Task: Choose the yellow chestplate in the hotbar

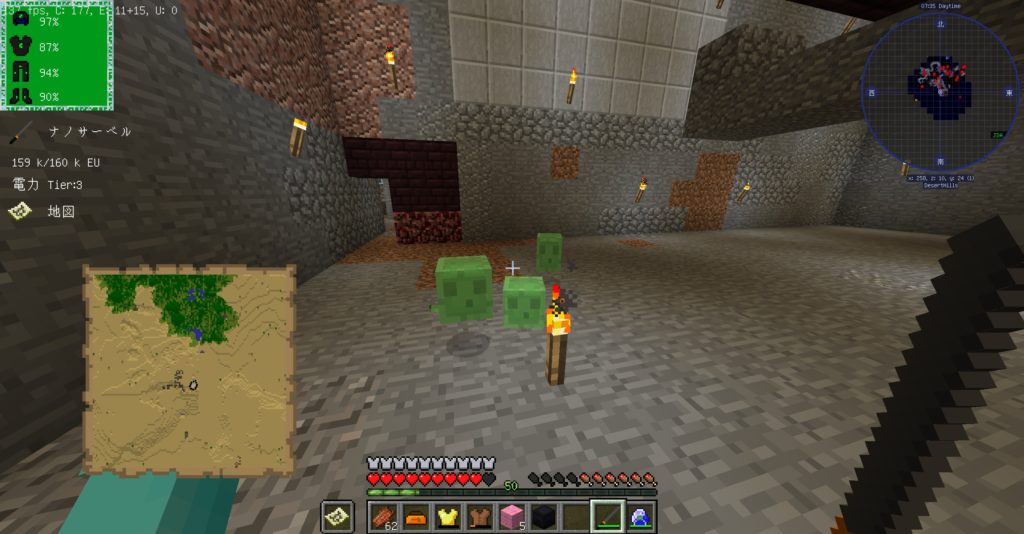Action: click(x=448, y=516)
